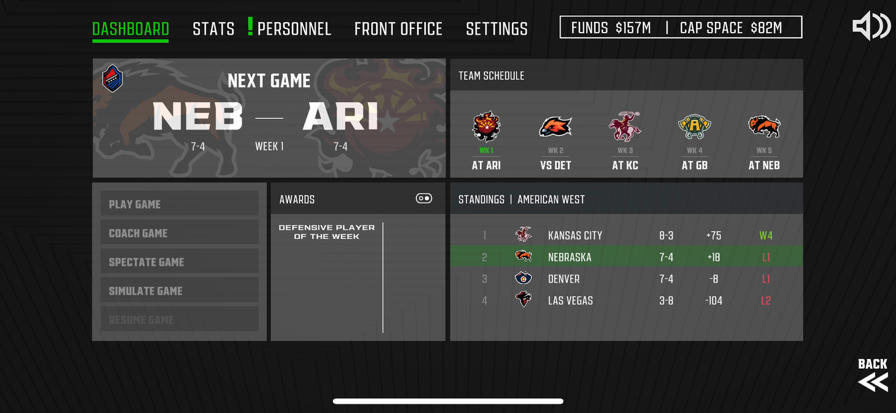Toggle the Awards panel switch
The image size is (896, 413).
[424, 199]
